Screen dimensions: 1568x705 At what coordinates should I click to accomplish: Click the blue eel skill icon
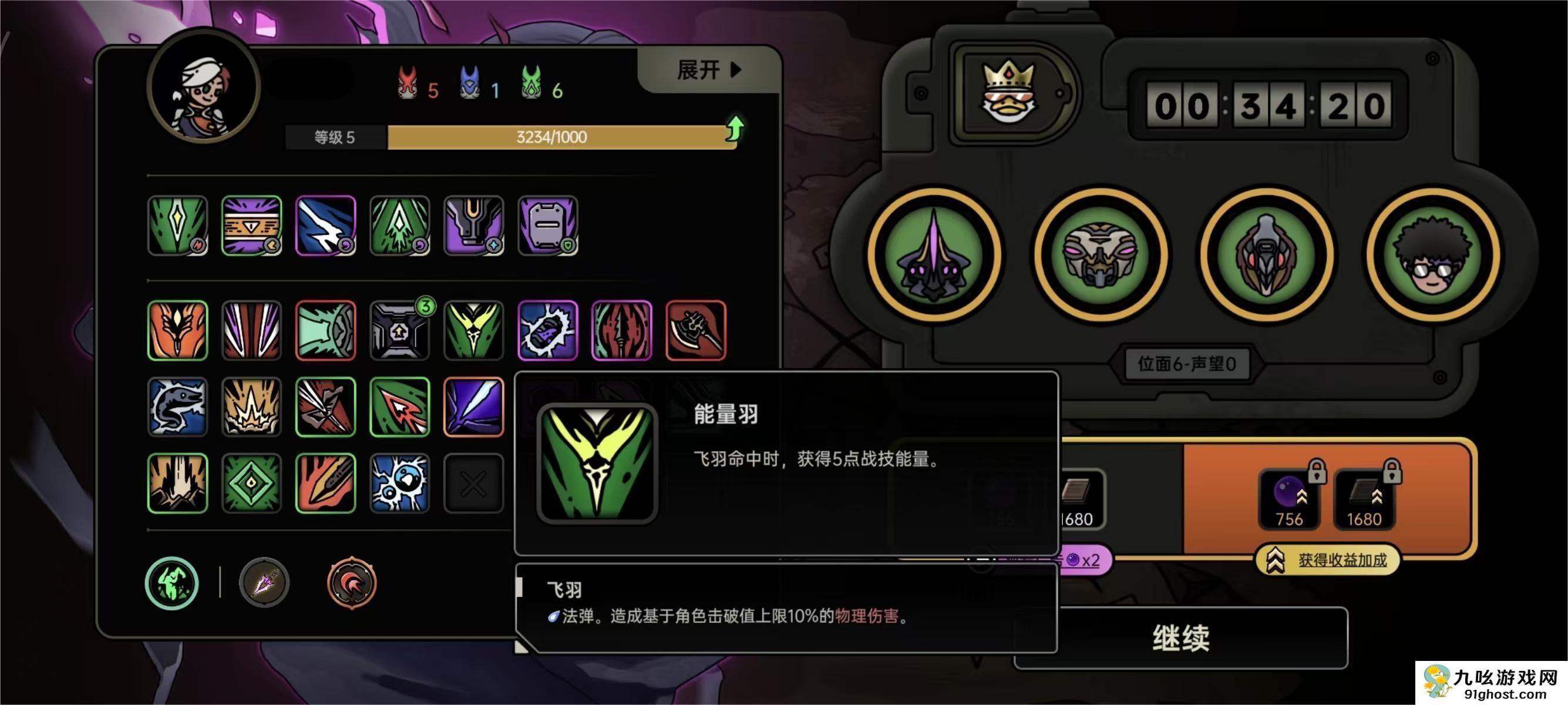(x=178, y=407)
